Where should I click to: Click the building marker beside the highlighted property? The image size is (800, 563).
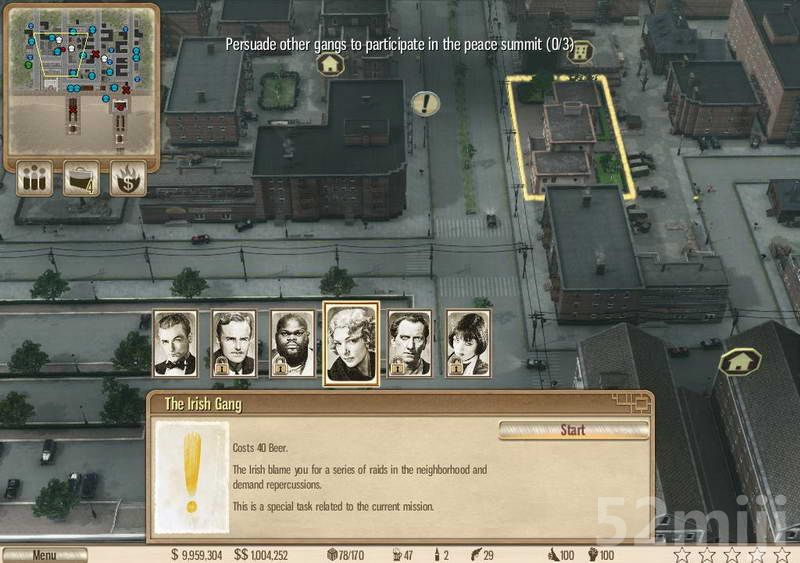click(x=581, y=52)
